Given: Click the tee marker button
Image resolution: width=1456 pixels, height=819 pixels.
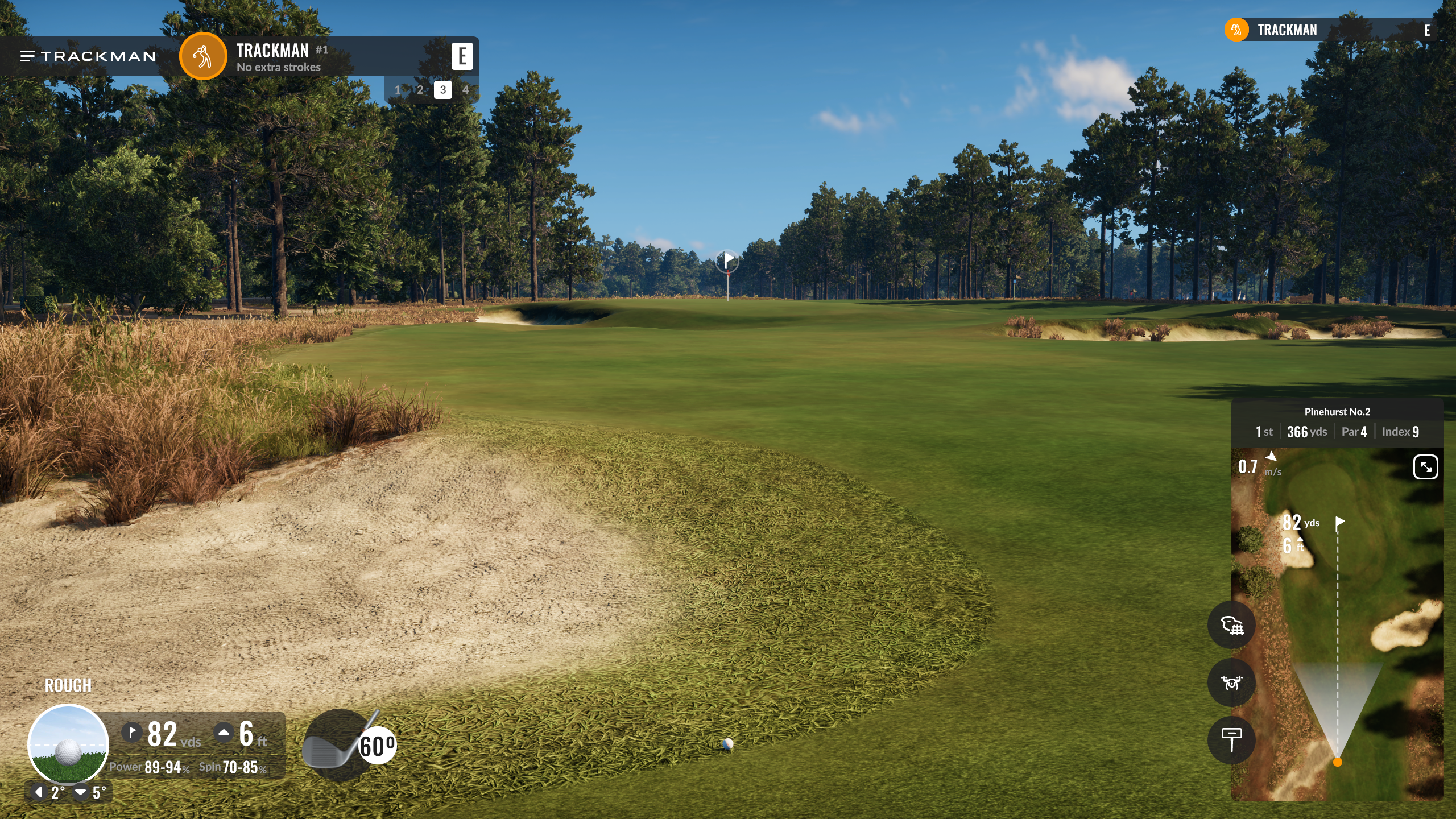Looking at the screenshot, I should click(1231, 739).
